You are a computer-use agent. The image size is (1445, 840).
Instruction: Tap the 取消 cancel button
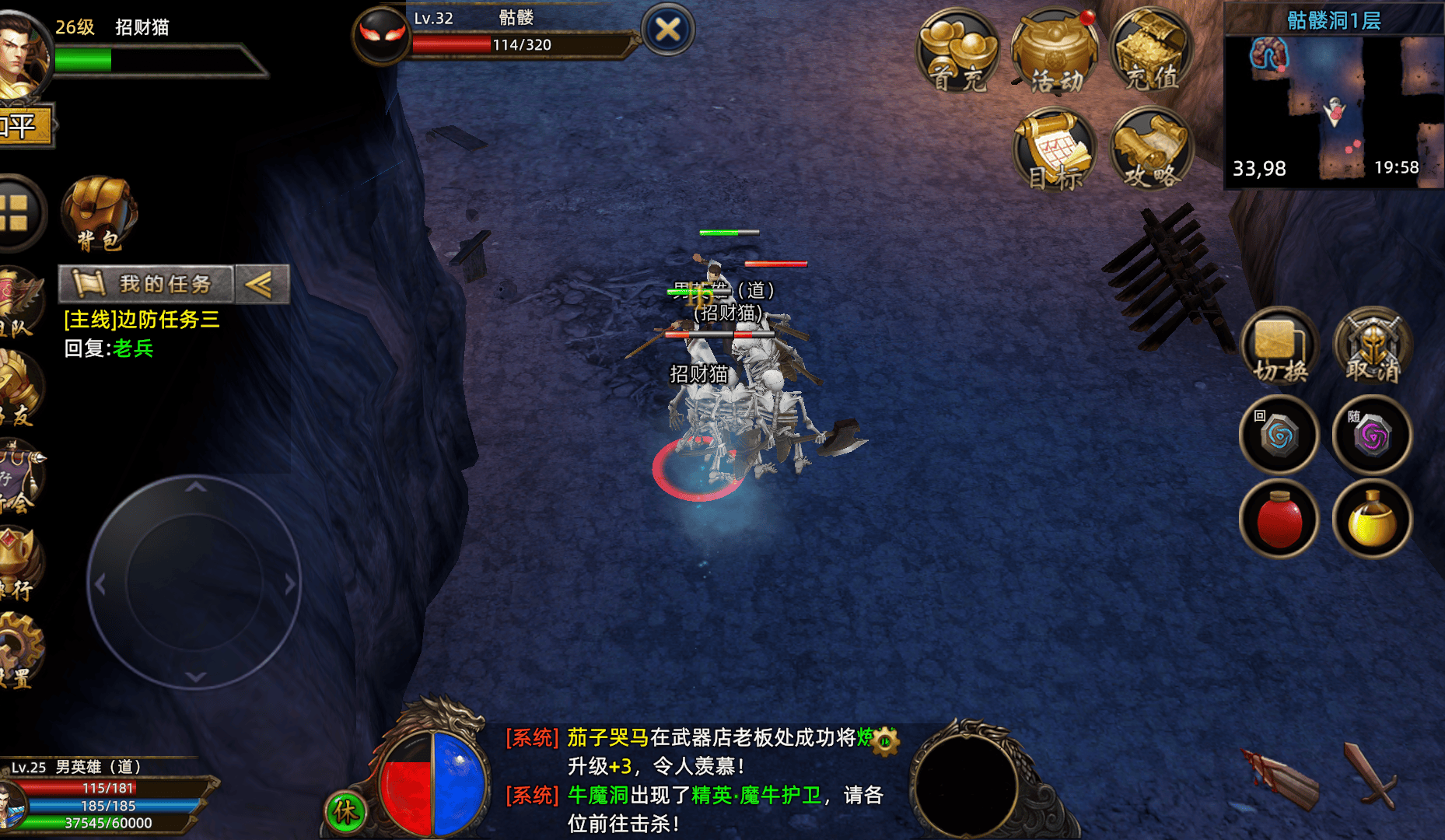point(1373,347)
